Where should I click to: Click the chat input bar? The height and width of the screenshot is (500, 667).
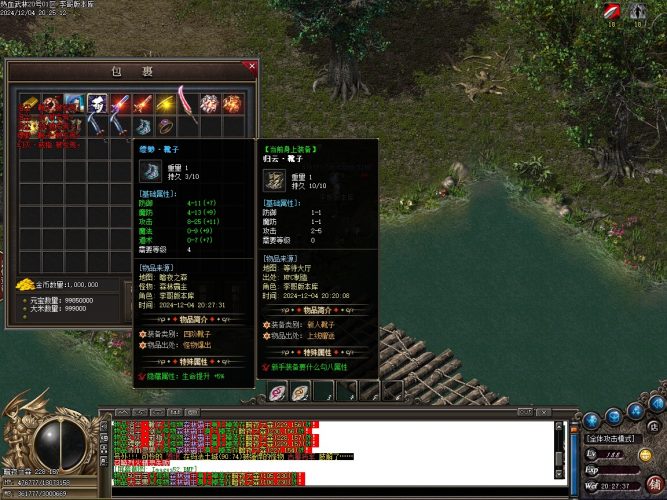click(x=330, y=492)
